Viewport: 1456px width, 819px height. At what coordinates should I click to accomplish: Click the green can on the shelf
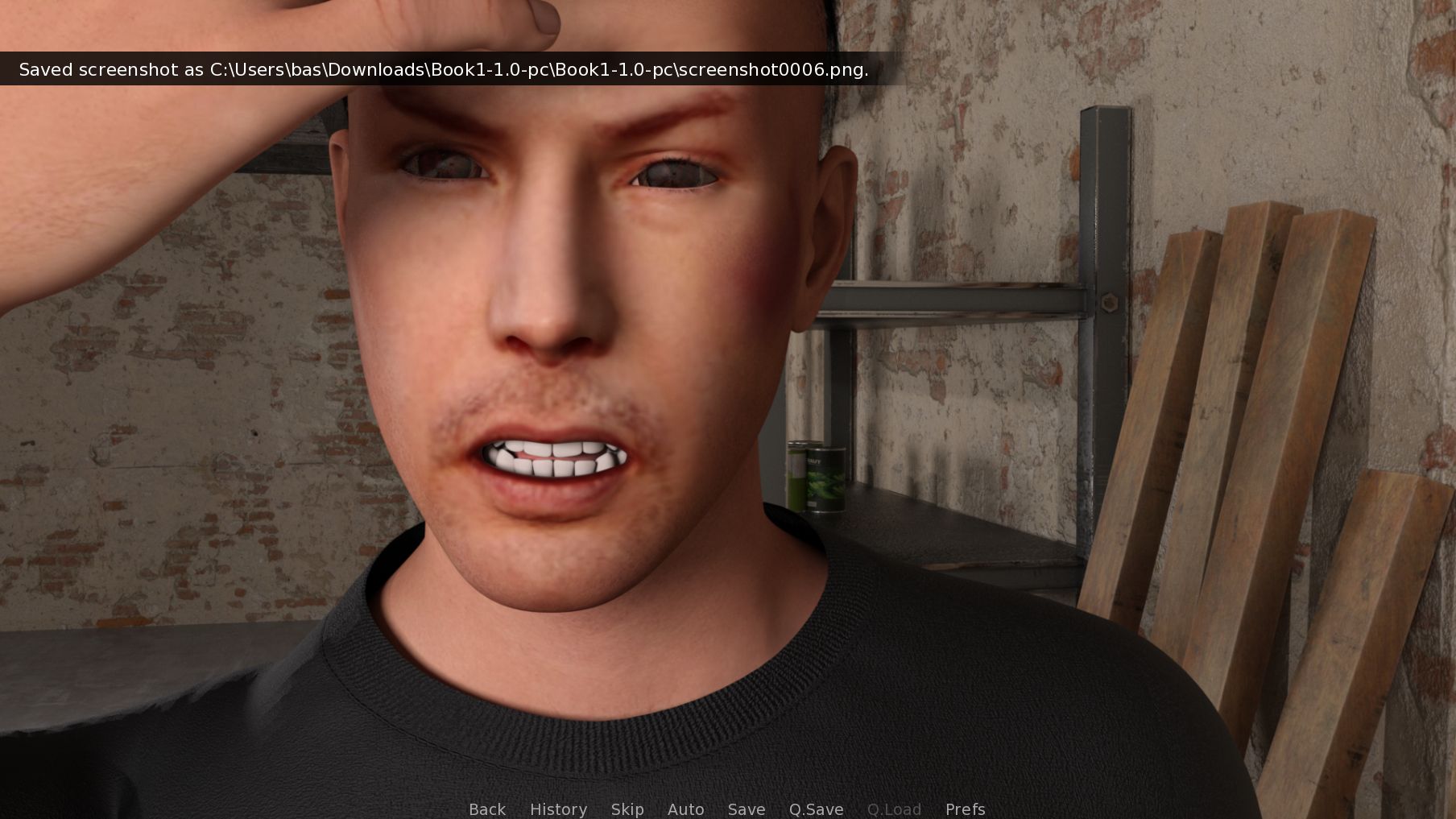817,475
